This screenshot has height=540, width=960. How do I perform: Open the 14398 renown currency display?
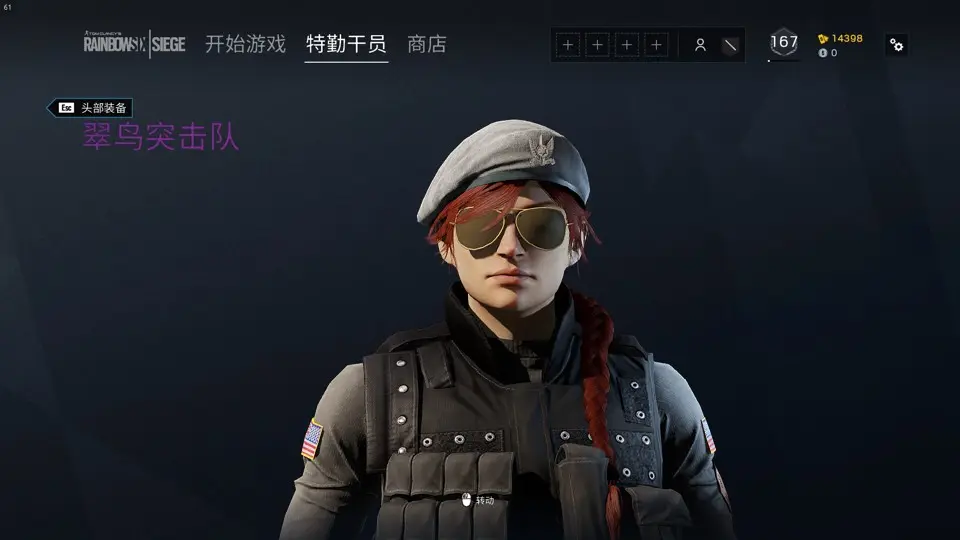[840, 39]
